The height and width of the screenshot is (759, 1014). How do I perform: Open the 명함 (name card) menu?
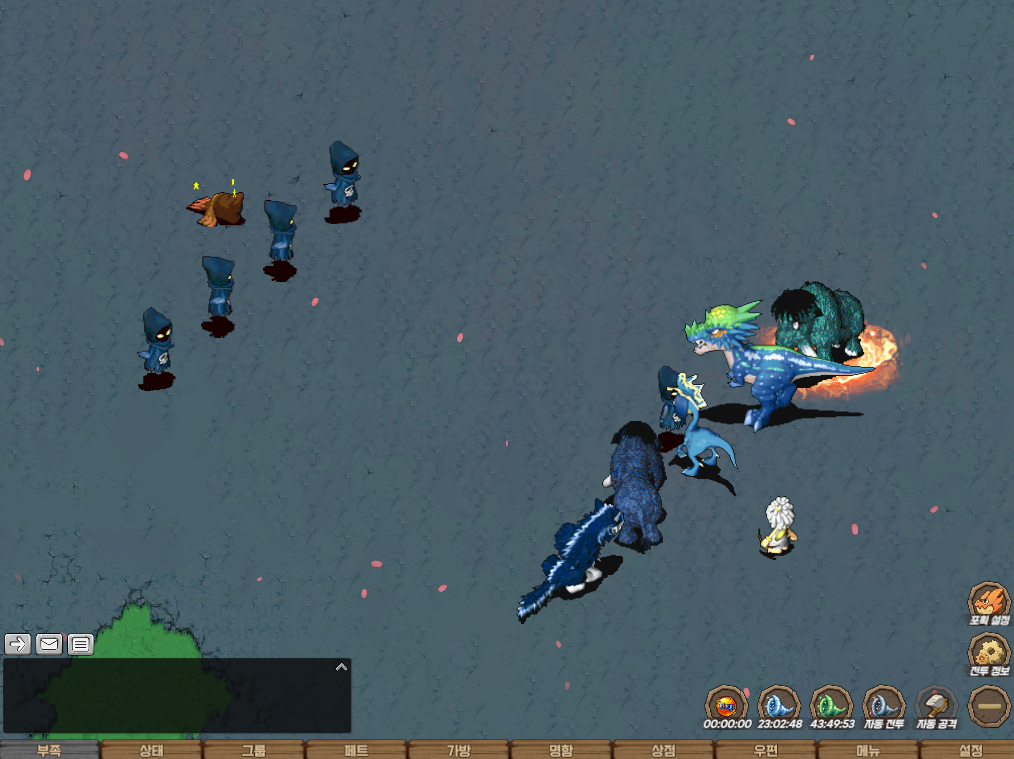(x=561, y=750)
